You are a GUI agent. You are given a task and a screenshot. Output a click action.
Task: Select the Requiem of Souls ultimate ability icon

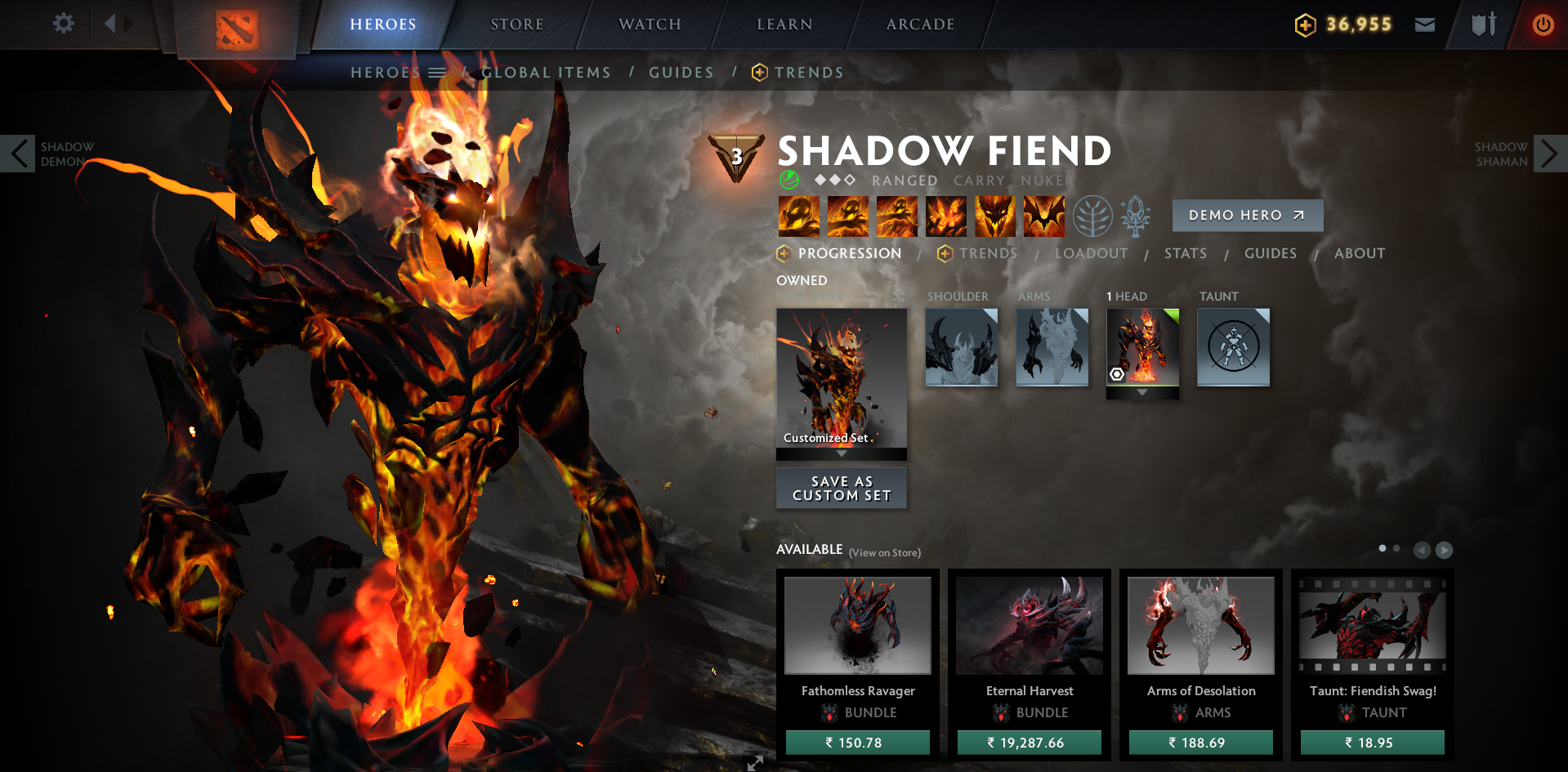point(1043,216)
